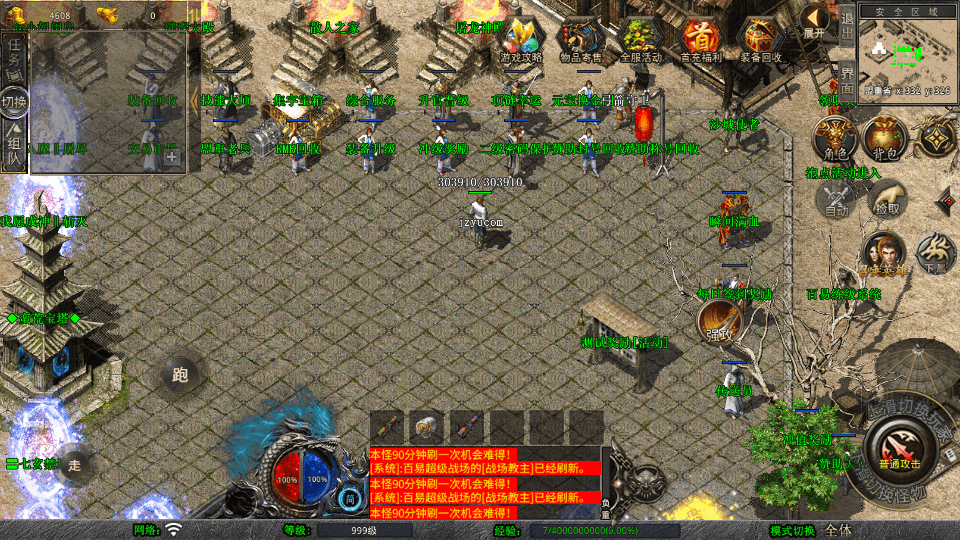
Task: Click the 展开 expand arrow button
Action: coord(815,22)
